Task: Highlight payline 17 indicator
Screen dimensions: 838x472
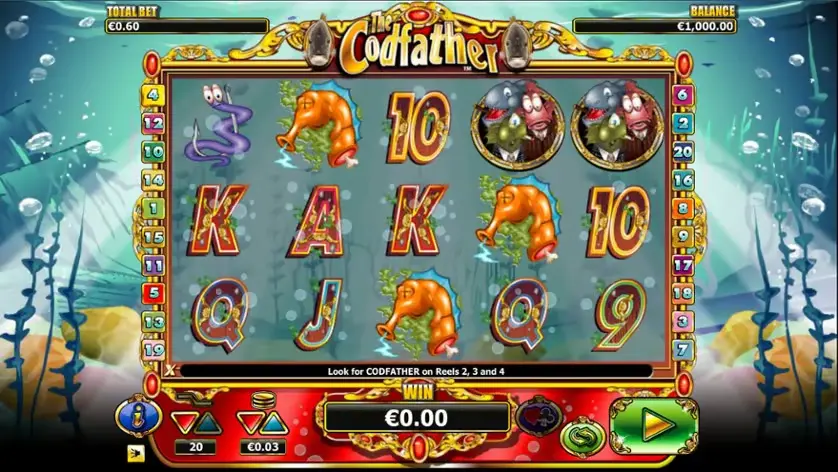Action: coord(684,265)
